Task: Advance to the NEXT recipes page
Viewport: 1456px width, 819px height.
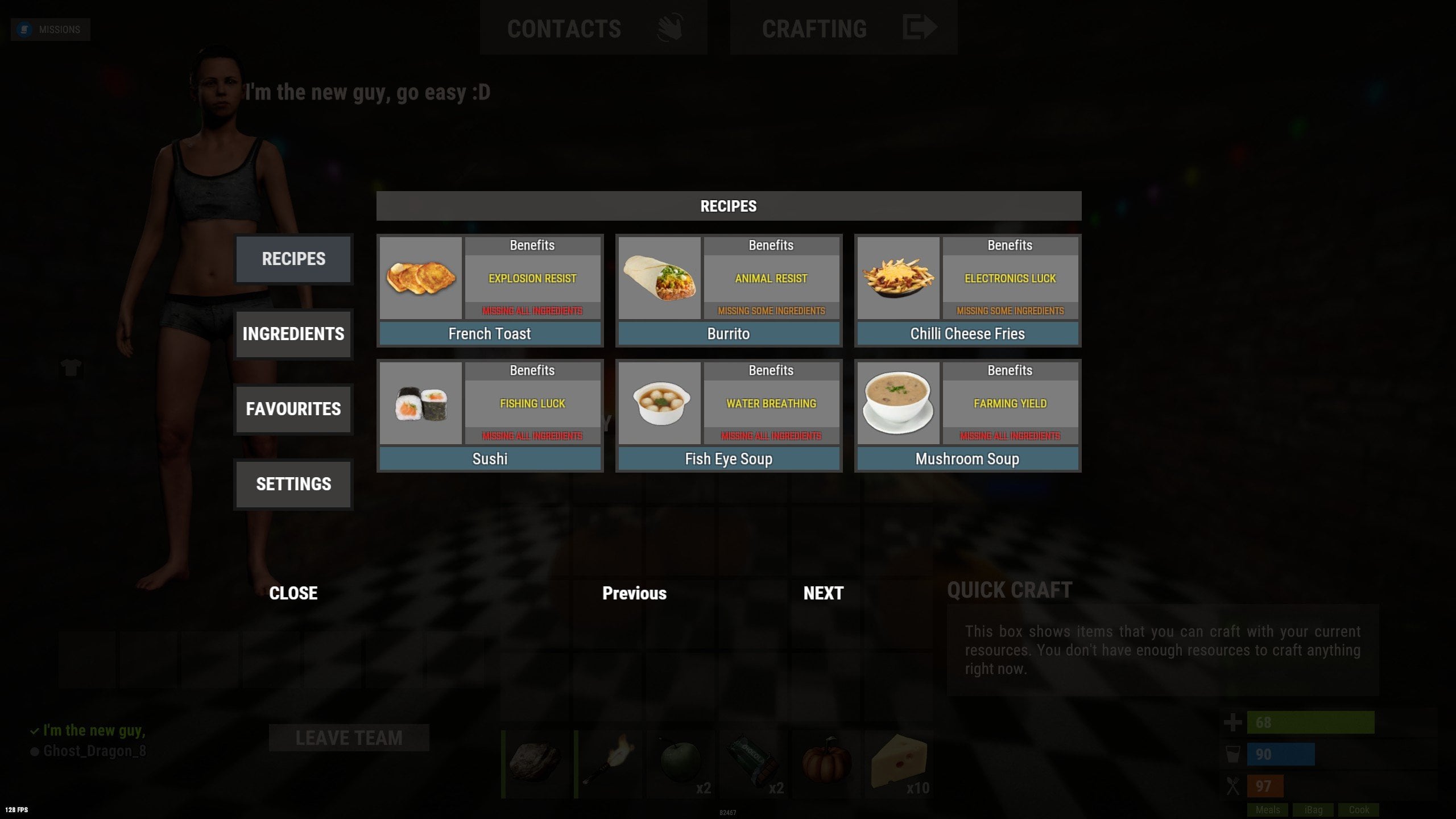Action: (x=823, y=593)
